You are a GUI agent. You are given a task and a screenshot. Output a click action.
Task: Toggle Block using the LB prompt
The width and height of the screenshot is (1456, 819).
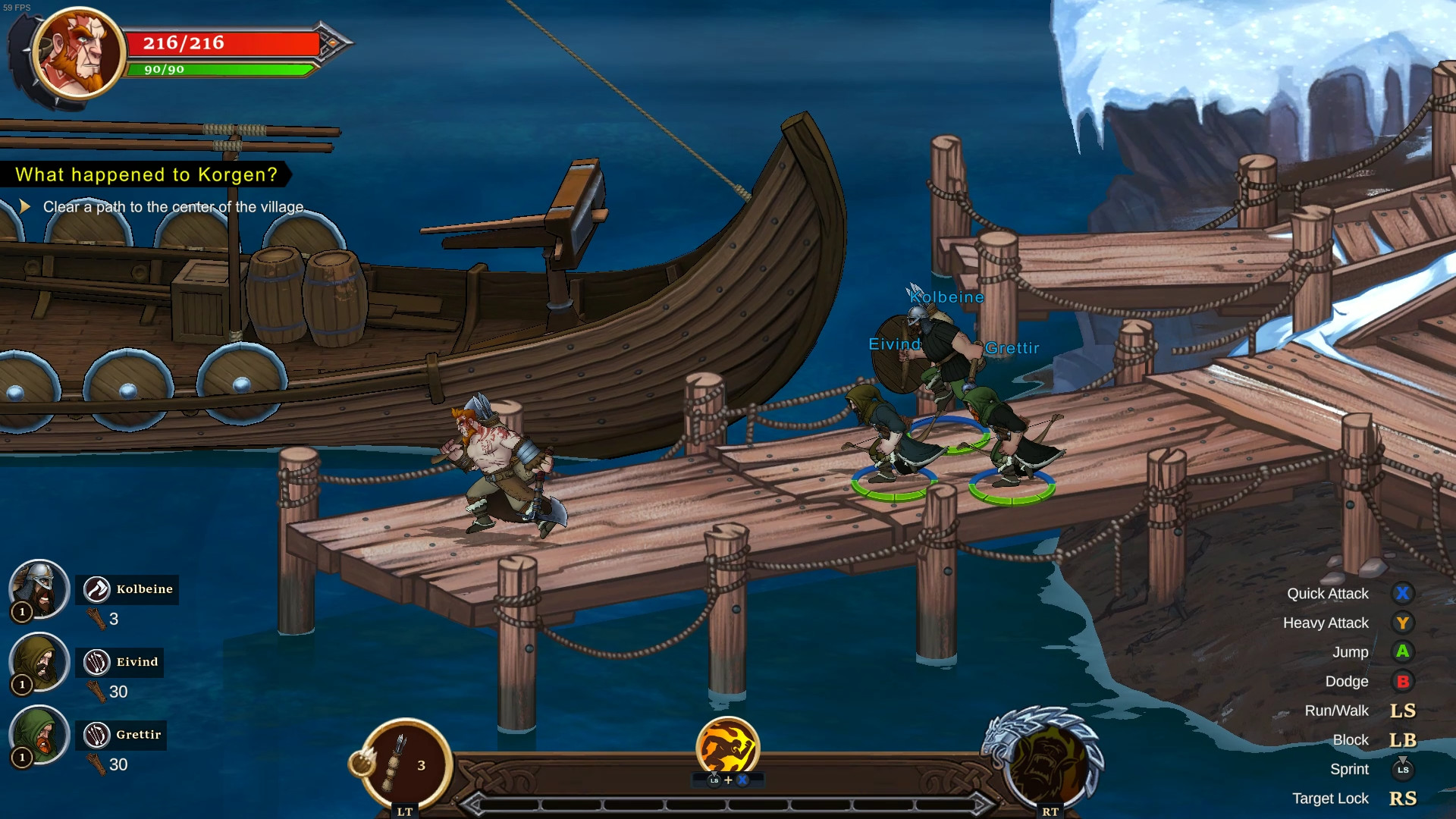[x=1404, y=740]
